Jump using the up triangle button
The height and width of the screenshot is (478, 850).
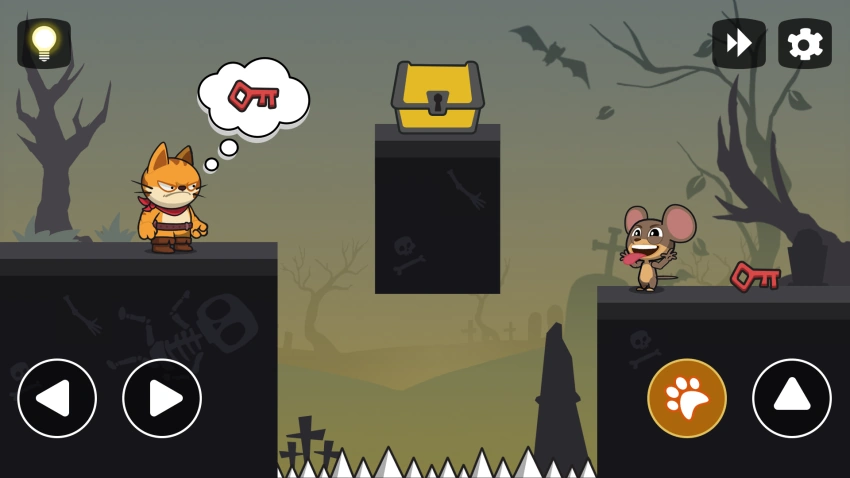791,398
